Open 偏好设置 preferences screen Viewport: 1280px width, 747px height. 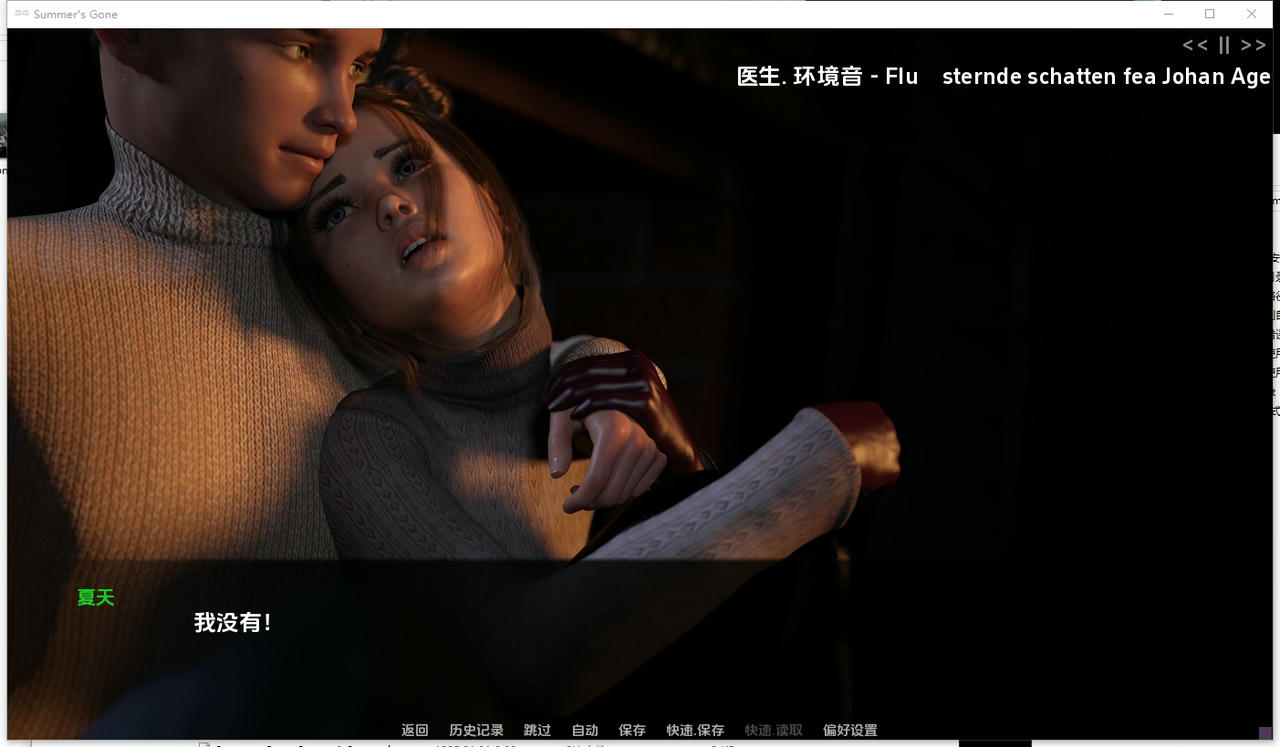(851, 730)
